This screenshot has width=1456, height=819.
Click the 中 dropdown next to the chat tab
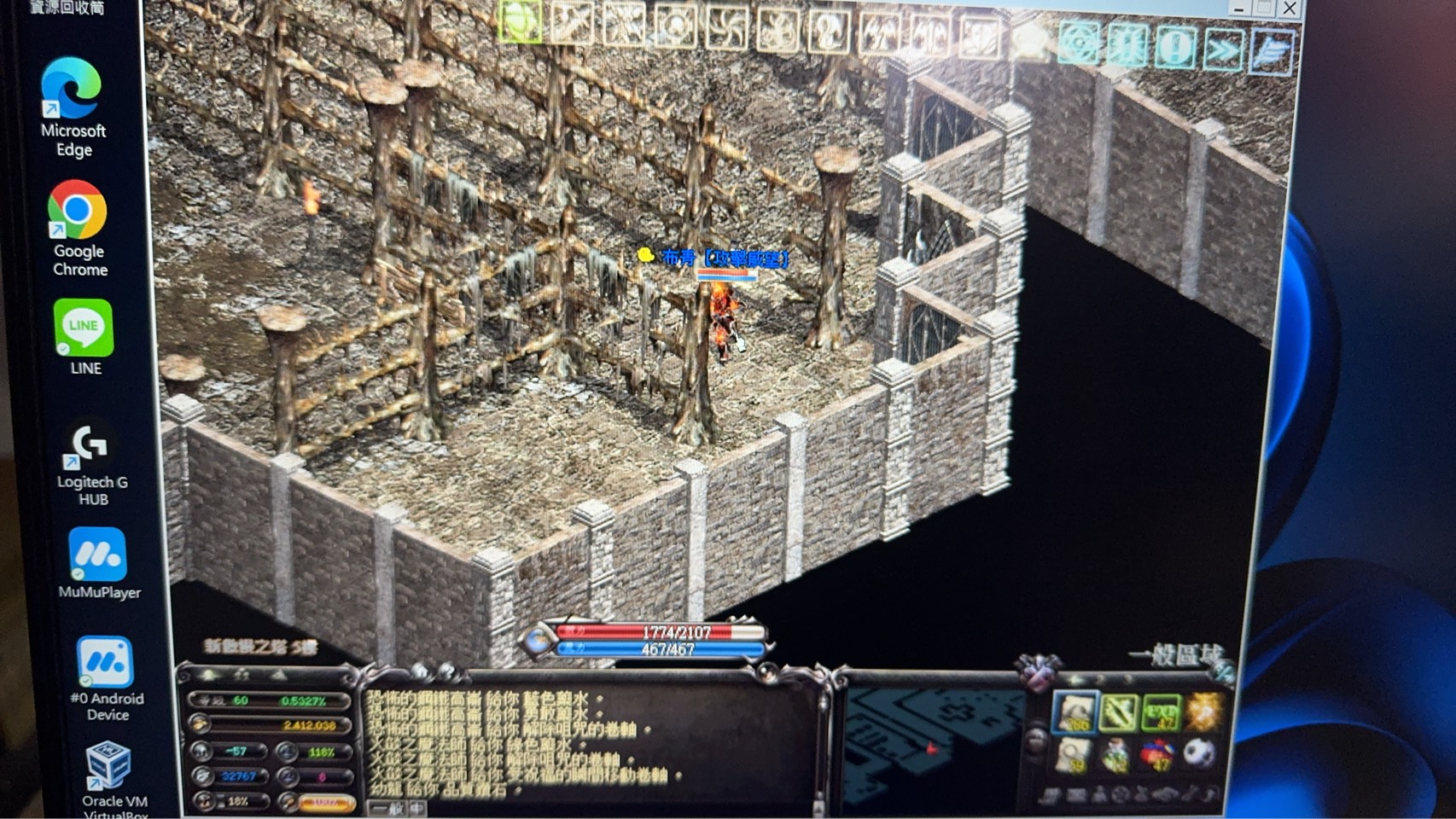[416, 809]
